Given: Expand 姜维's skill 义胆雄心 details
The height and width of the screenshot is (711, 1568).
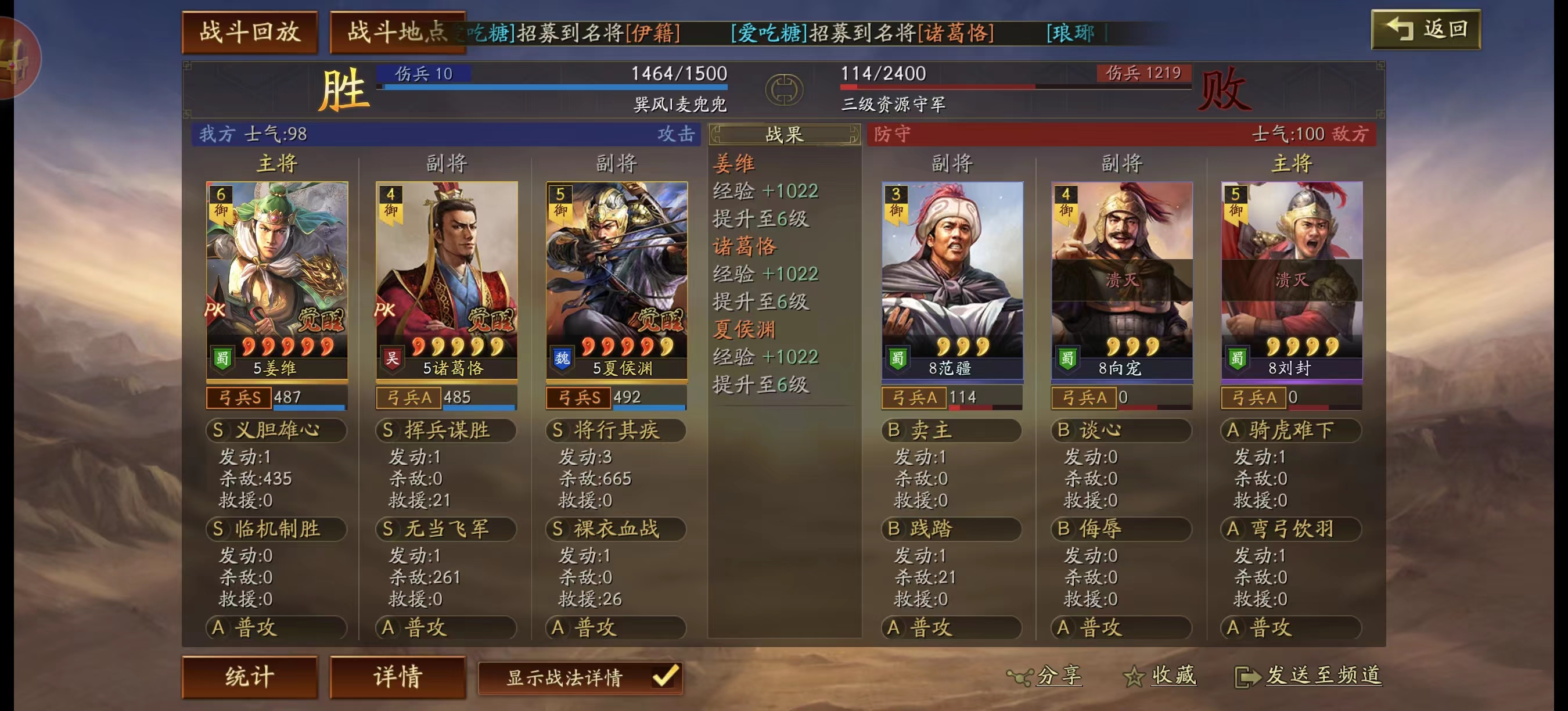Looking at the screenshot, I should coord(275,430).
